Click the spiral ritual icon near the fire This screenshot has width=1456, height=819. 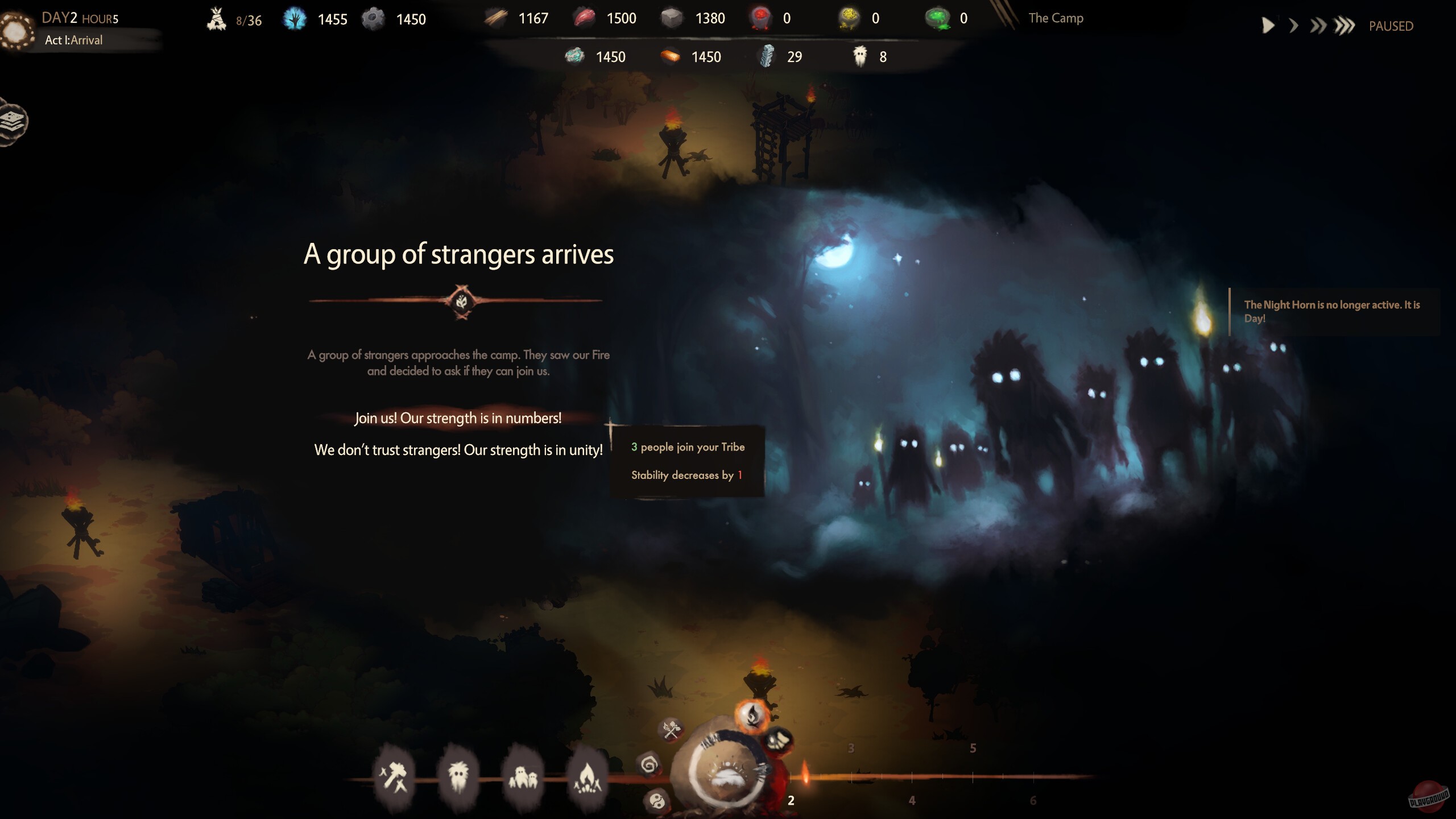(x=650, y=766)
